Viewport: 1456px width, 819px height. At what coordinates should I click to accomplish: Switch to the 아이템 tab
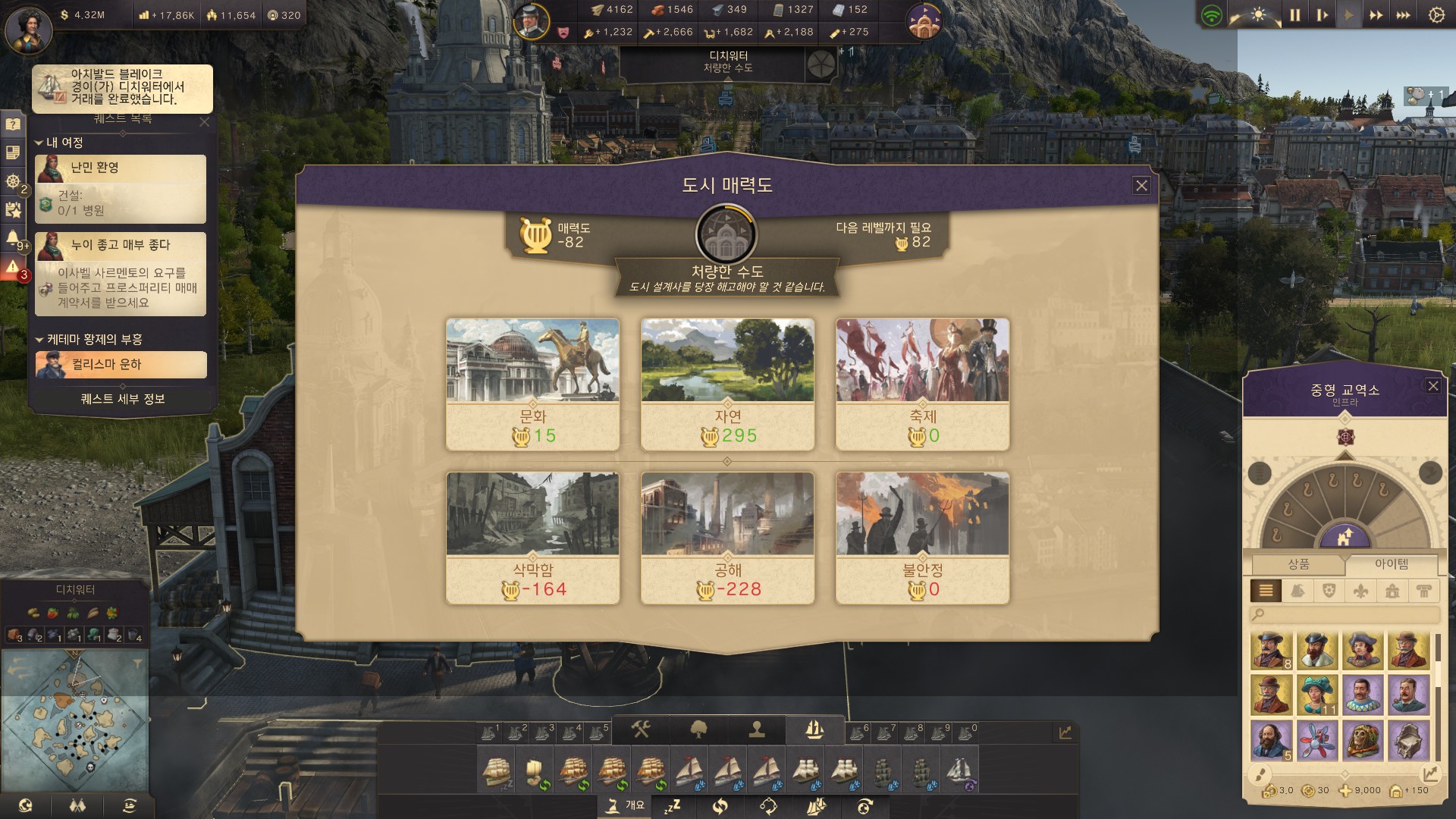[x=1392, y=564]
